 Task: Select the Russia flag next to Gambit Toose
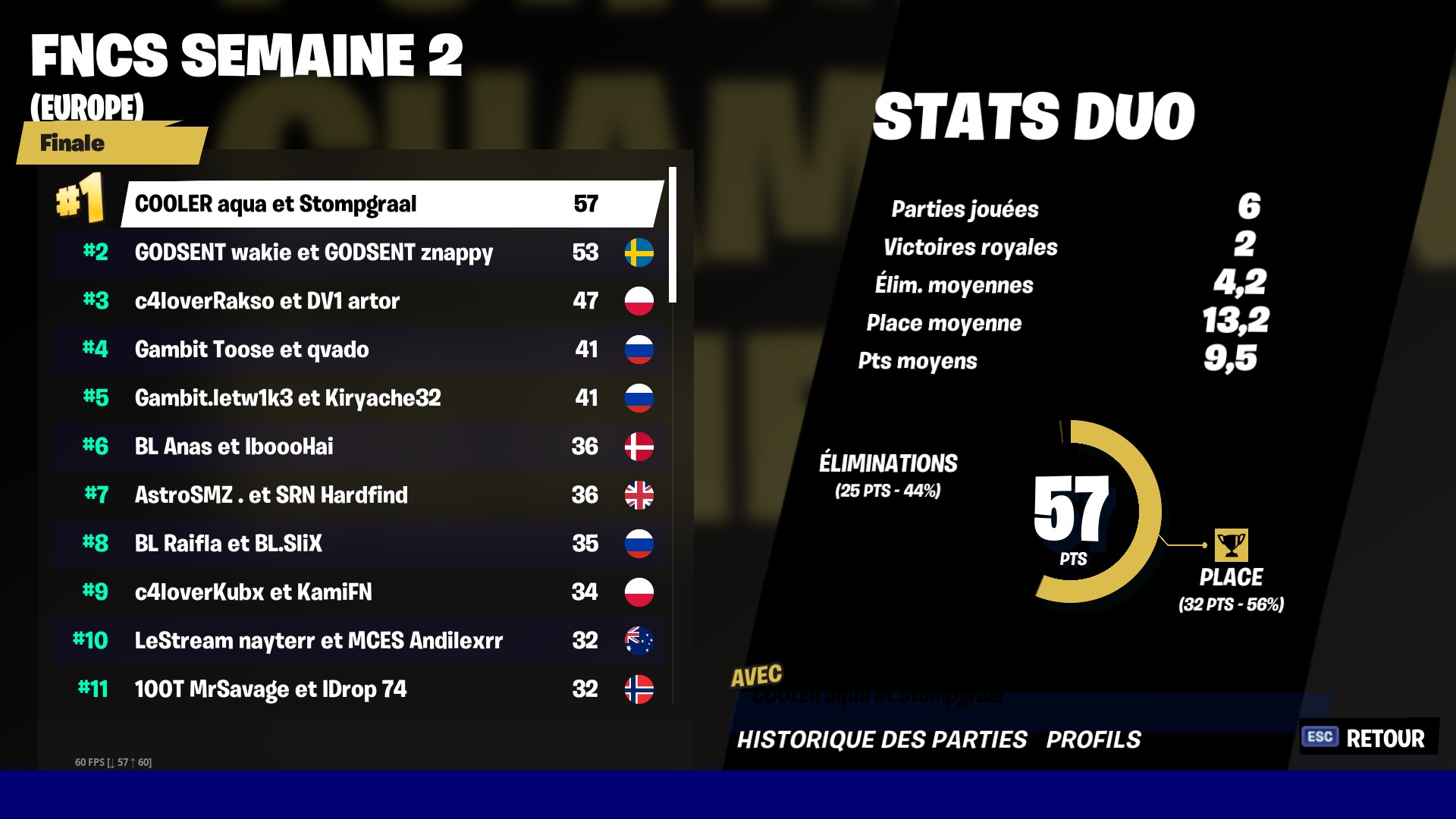[641, 350]
